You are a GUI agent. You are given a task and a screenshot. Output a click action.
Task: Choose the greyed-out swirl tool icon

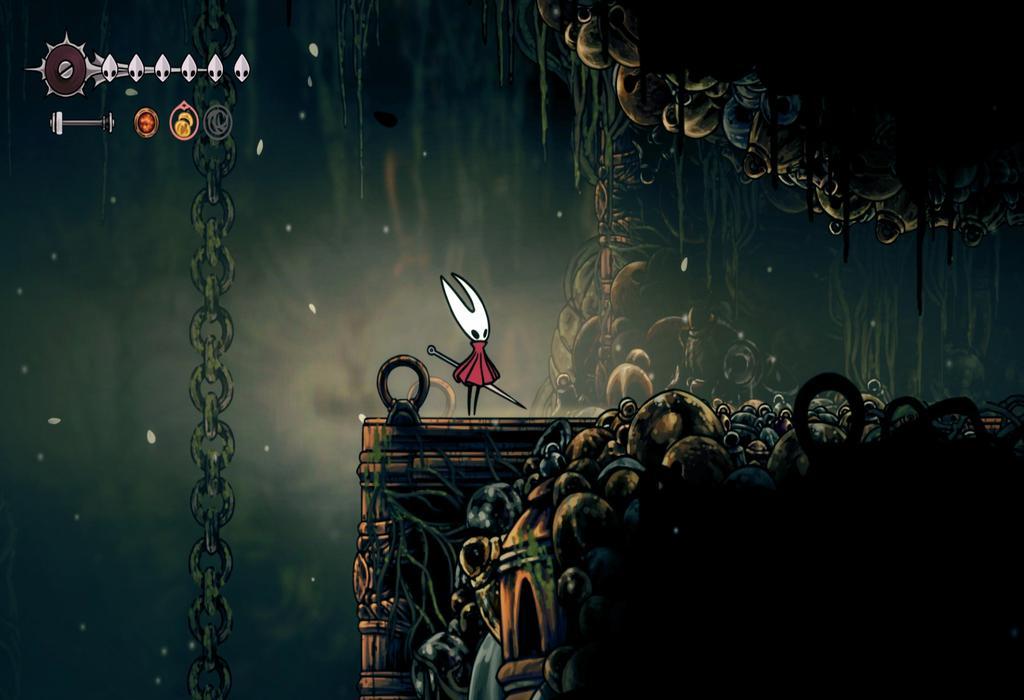click(x=218, y=123)
